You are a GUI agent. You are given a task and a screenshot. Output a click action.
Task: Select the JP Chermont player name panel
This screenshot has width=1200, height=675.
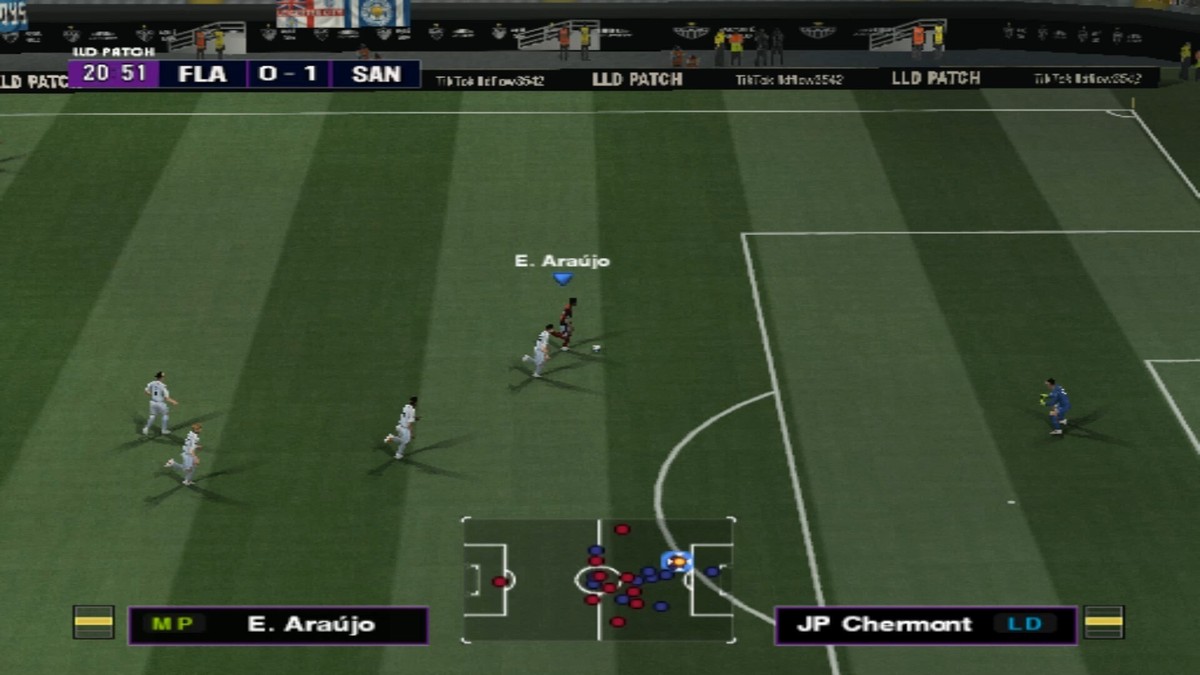tap(925, 625)
